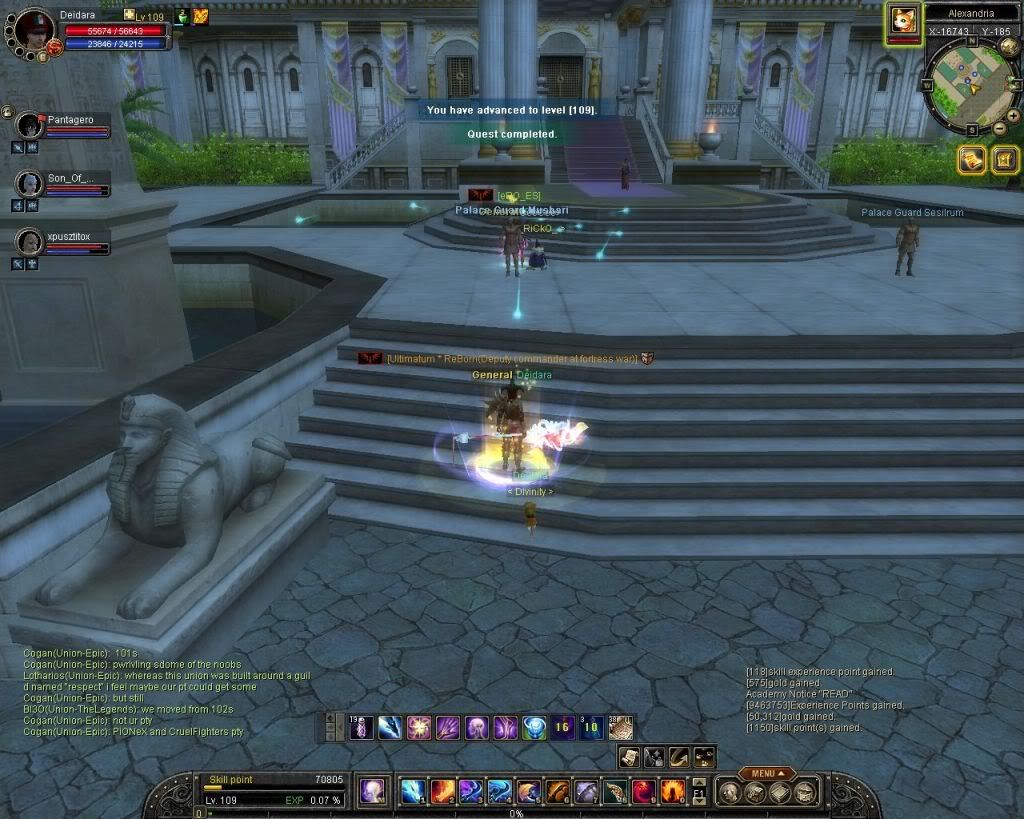Open the quest scroll icon below the minimap
This screenshot has height=819, width=1024.
click(x=972, y=158)
